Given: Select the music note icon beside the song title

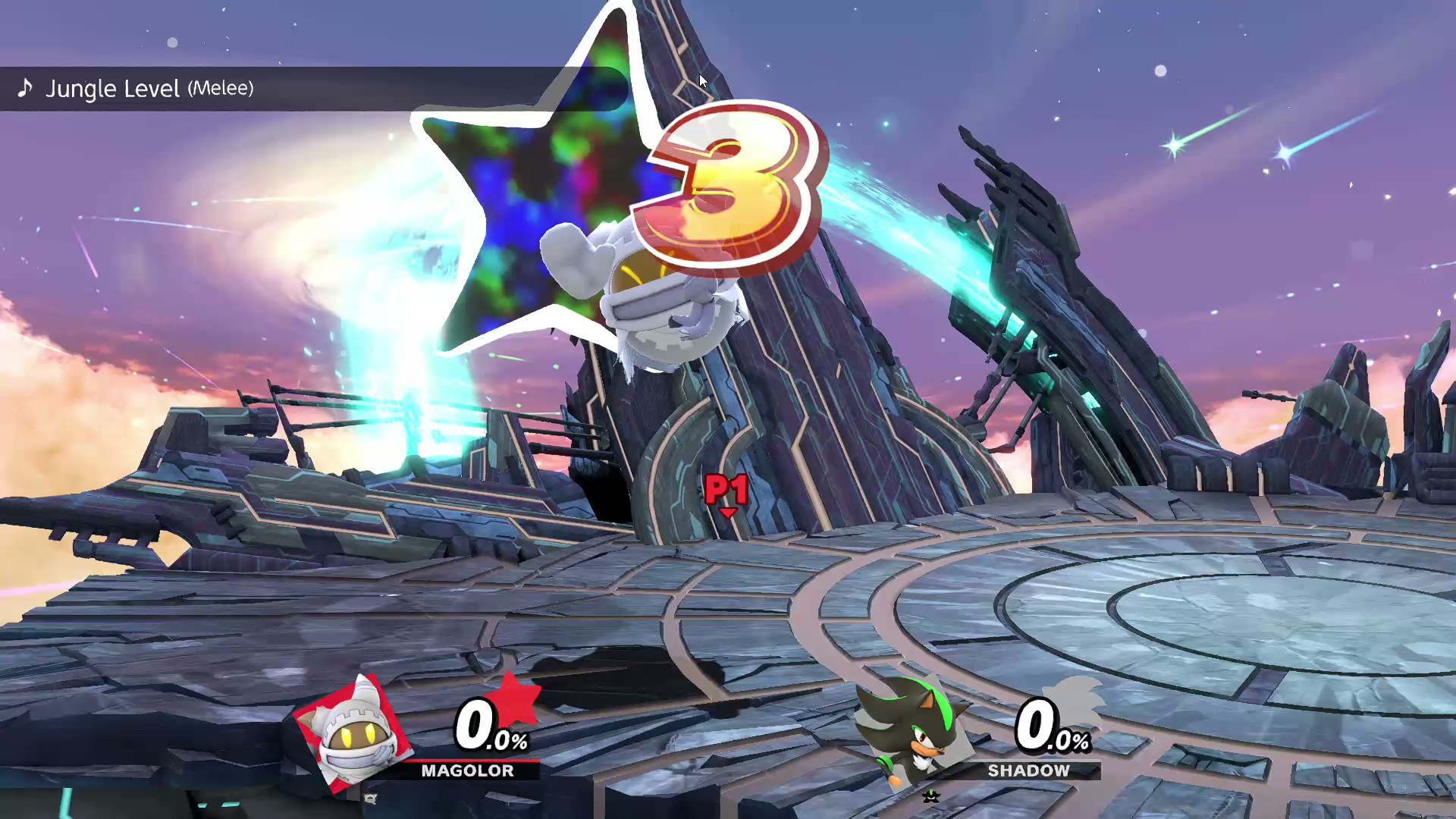Looking at the screenshot, I should pyautogui.click(x=25, y=89).
